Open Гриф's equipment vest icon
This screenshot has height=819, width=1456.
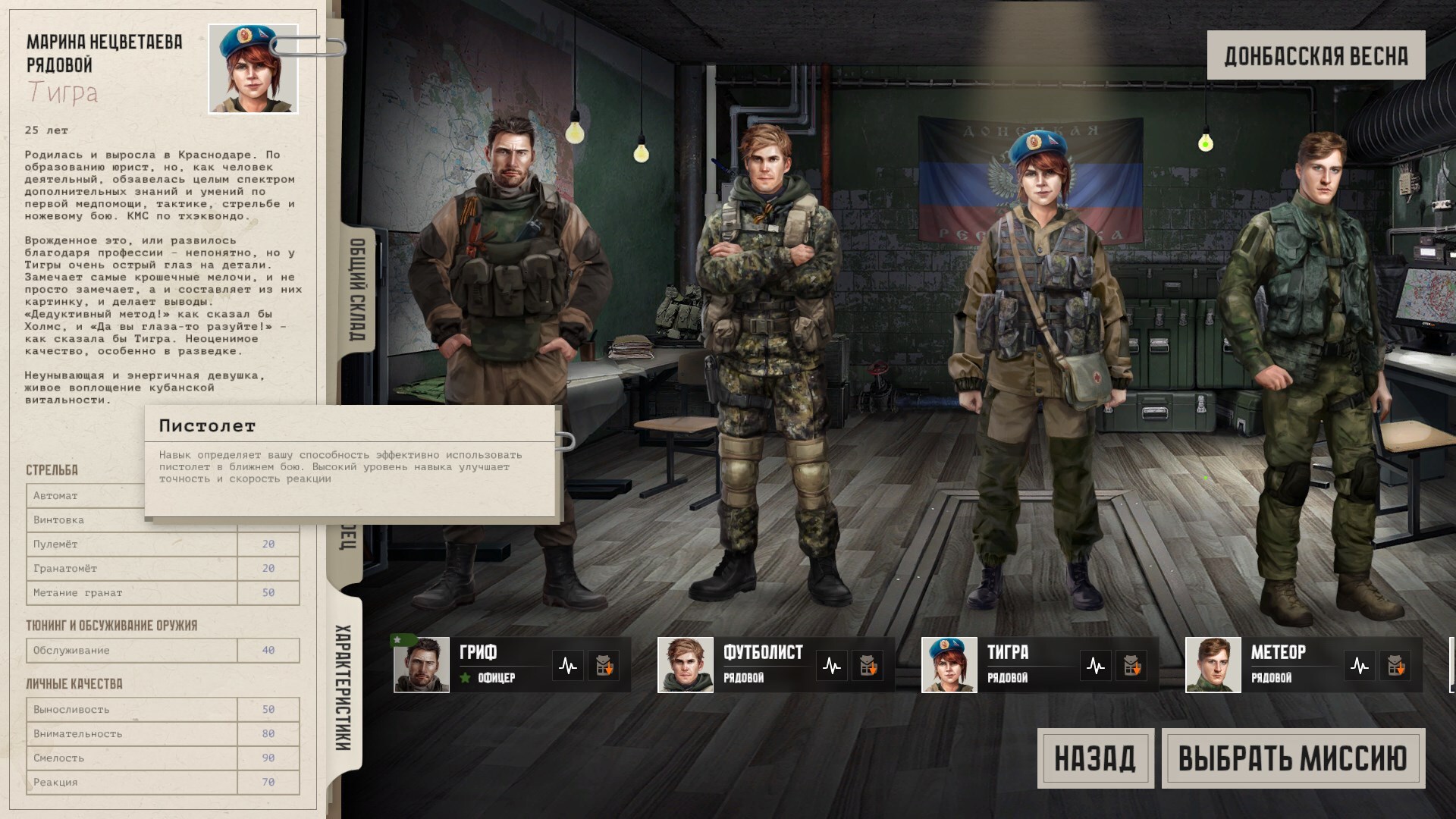[604, 667]
